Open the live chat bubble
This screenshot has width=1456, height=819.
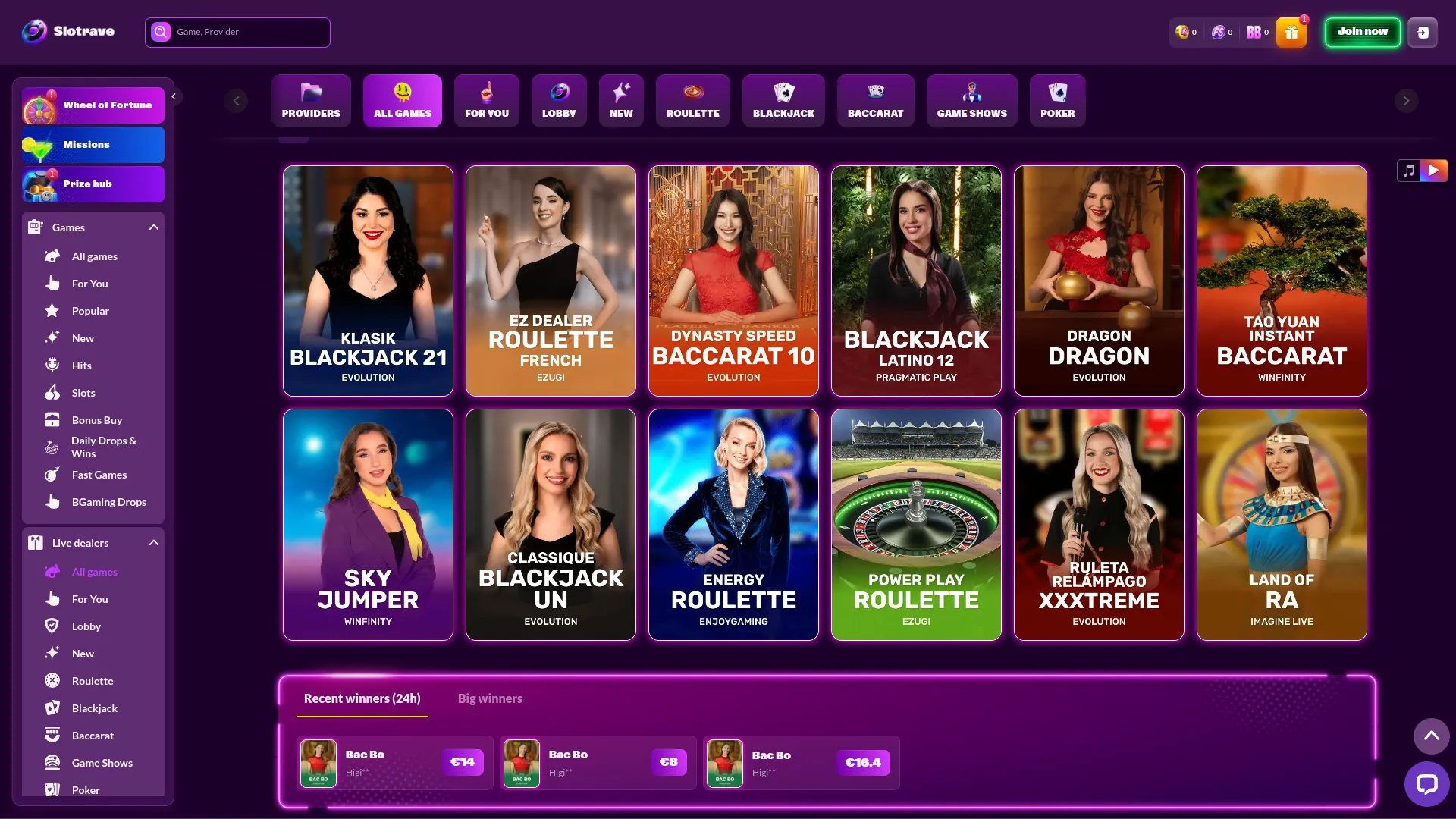tap(1427, 784)
